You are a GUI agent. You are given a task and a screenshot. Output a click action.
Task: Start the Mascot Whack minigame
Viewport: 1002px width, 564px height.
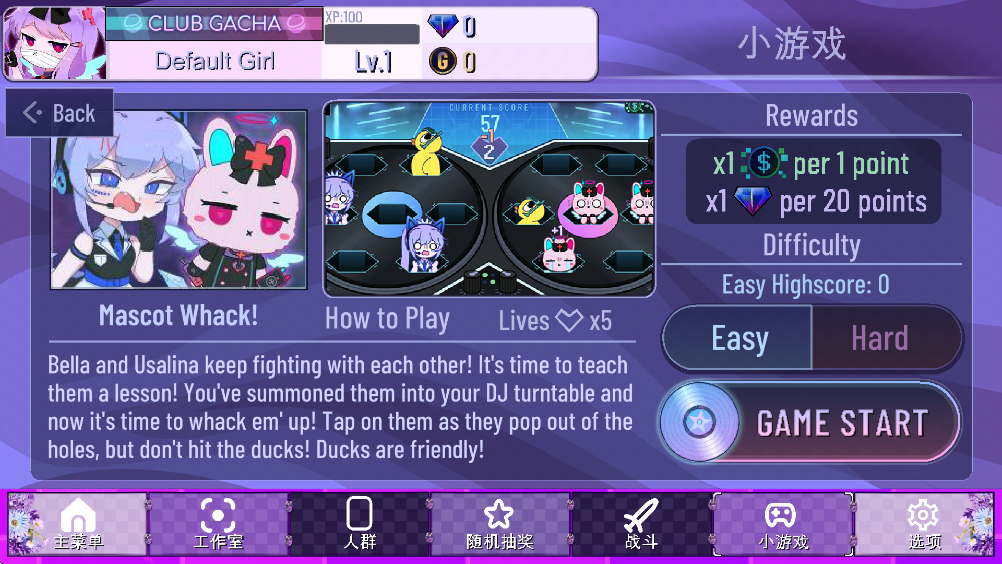[809, 422]
